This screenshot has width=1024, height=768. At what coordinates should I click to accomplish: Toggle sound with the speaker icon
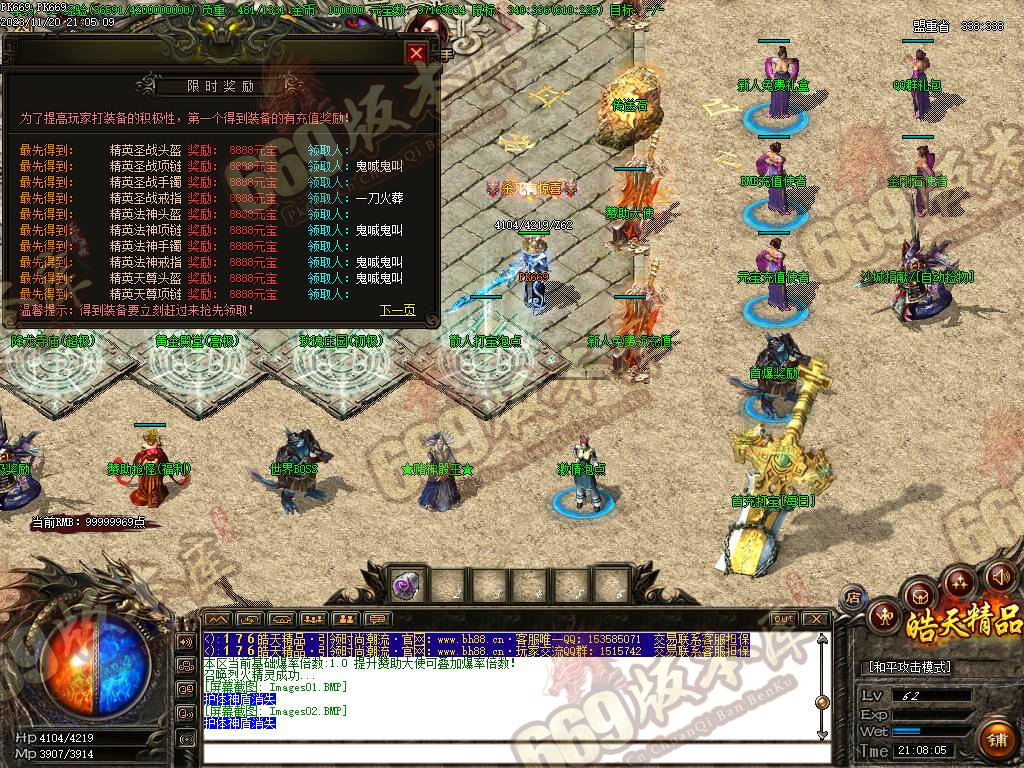pos(999,576)
